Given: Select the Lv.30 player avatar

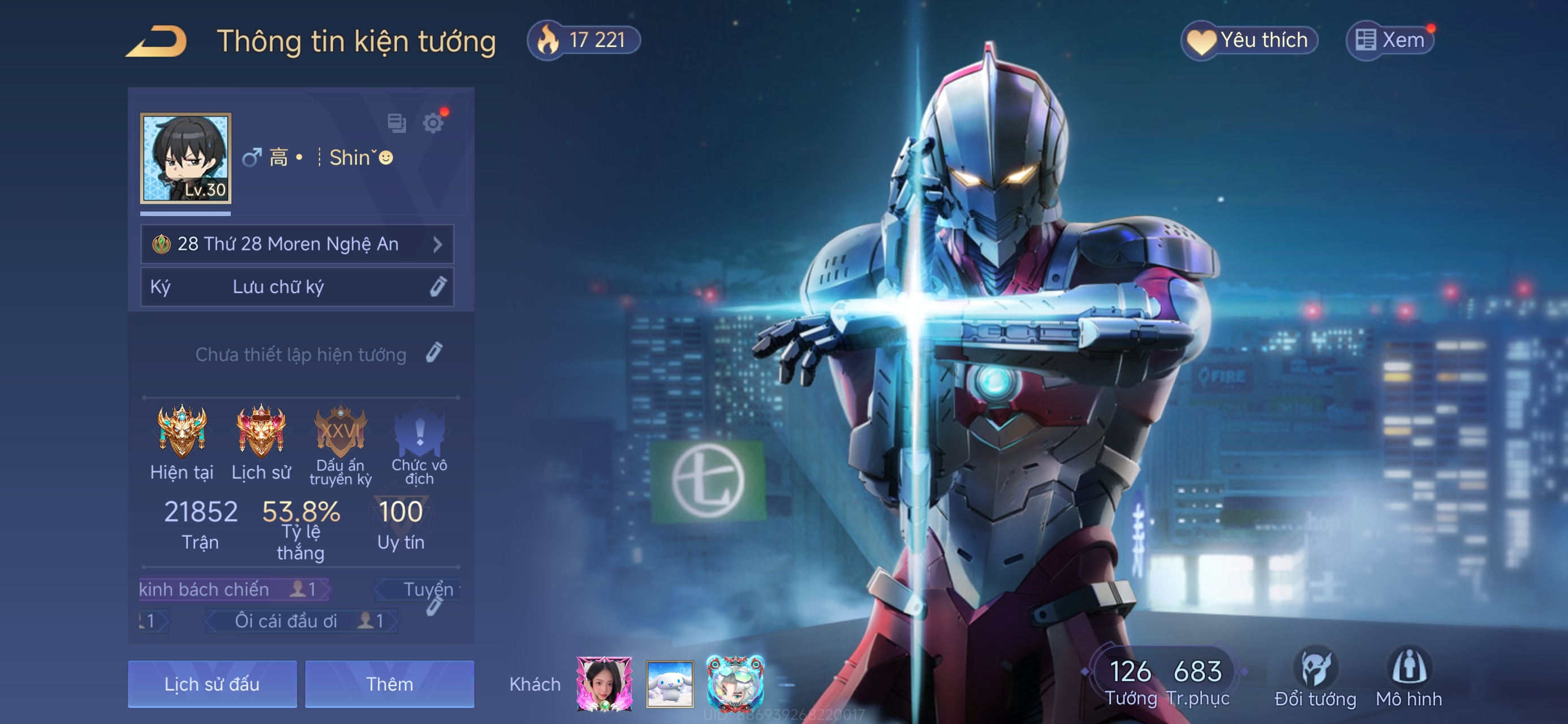Looking at the screenshot, I should pyautogui.click(x=186, y=158).
